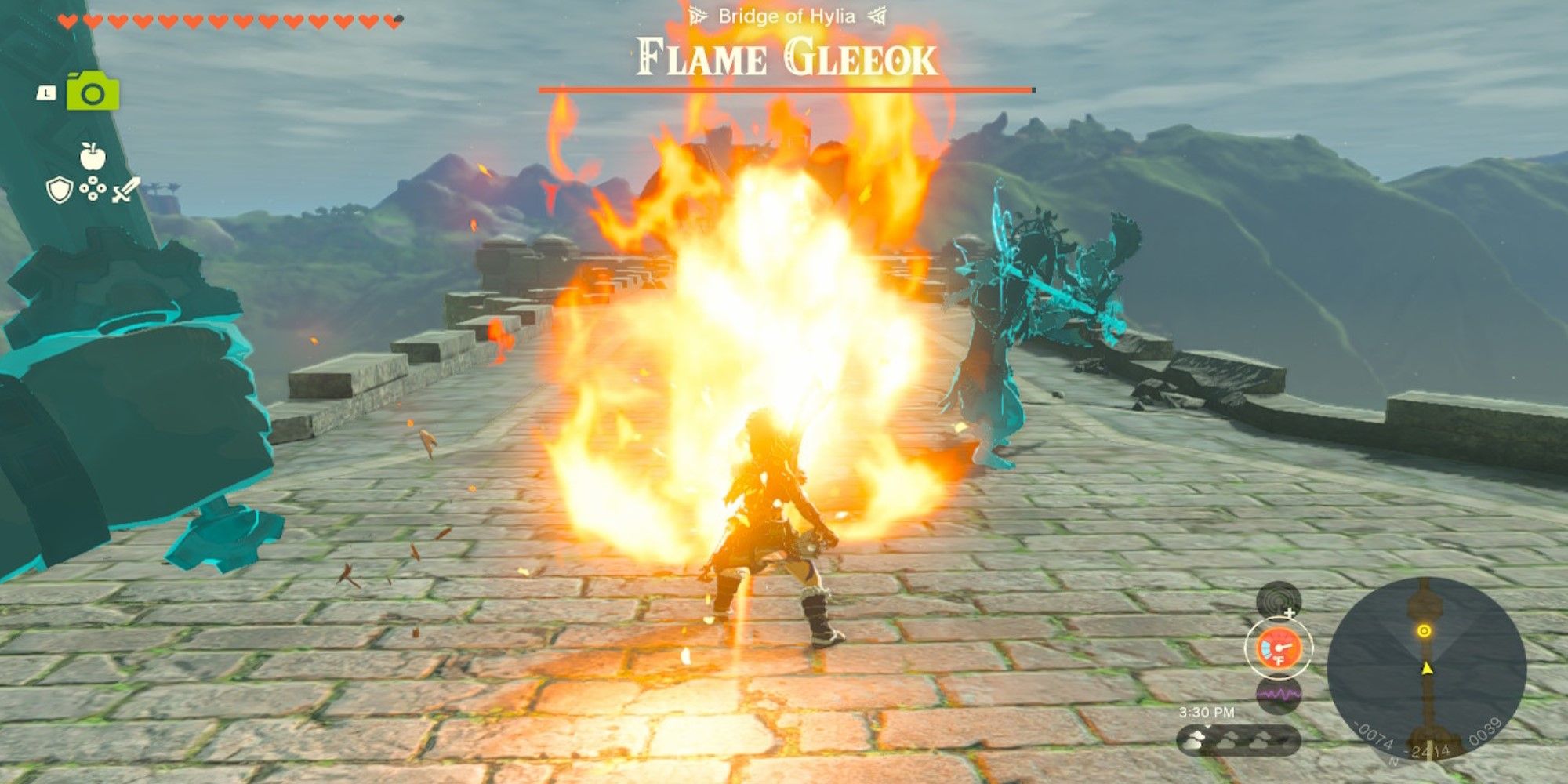Select the purple noise level meter
This screenshot has width=1568, height=784.
(1279, 693)
